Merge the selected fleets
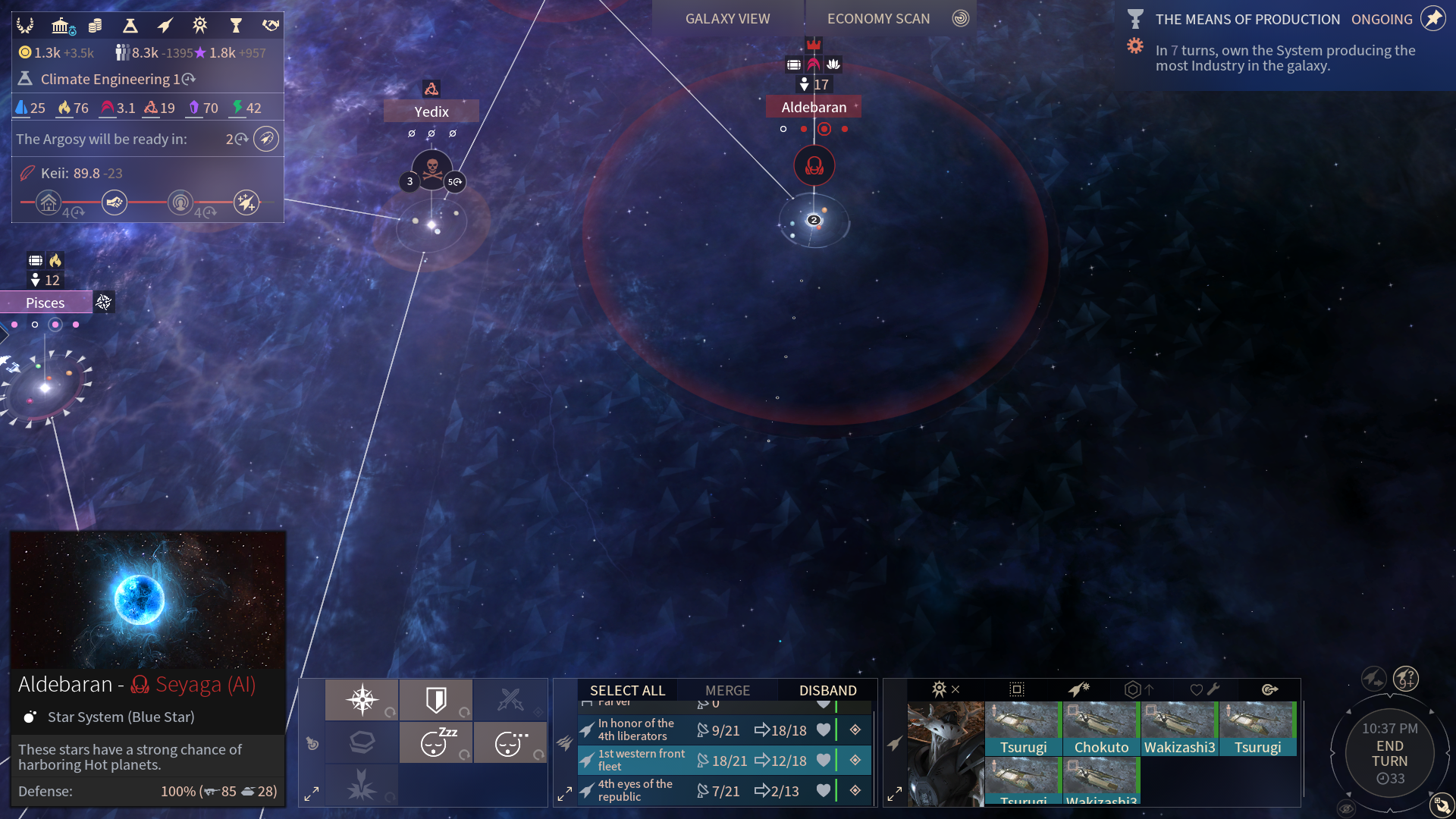This screenshot has height=819, width=1456. pyautogui.click(x=727, y=690)
